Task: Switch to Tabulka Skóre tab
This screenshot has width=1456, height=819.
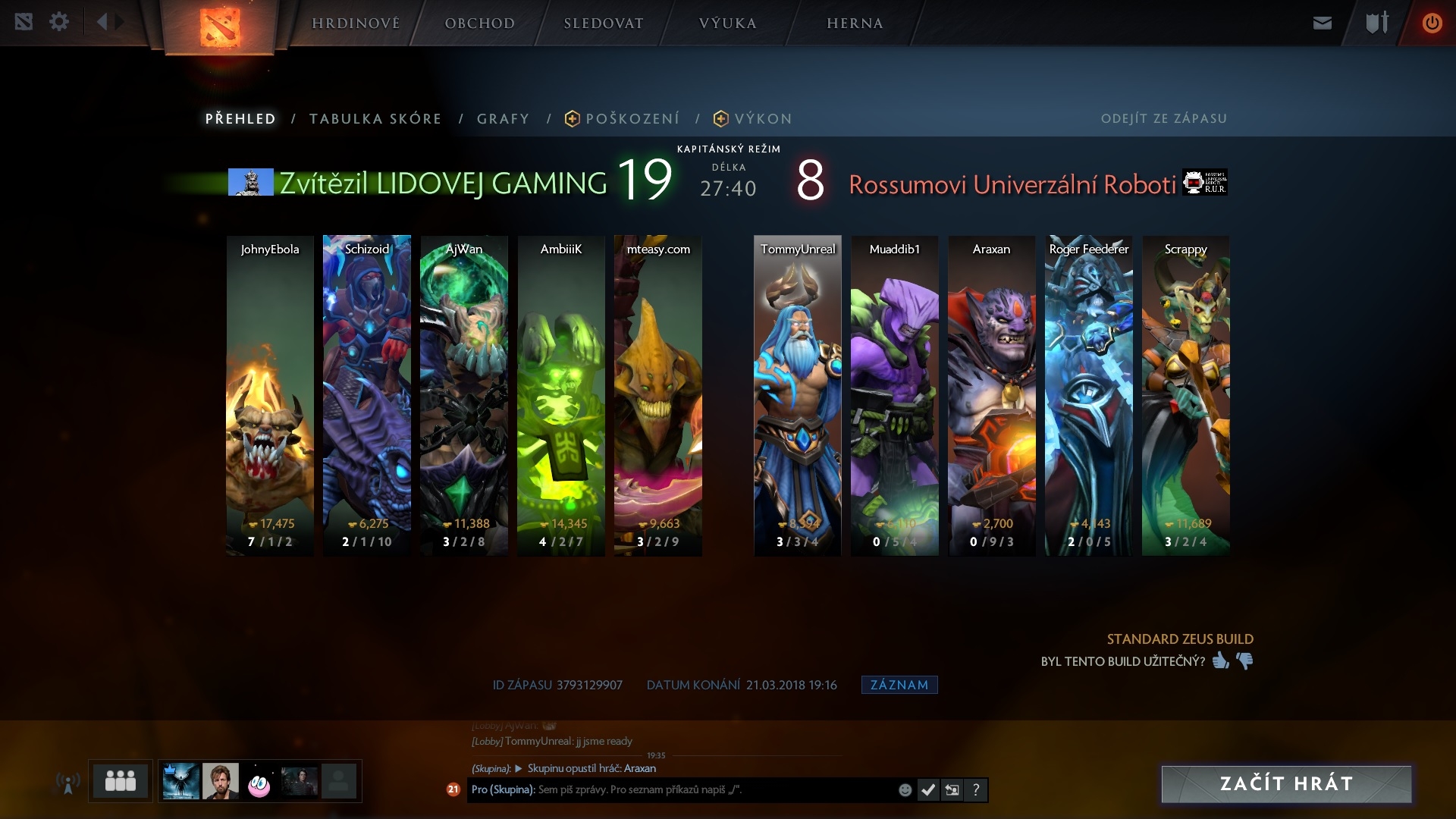Action: (375, 119)
